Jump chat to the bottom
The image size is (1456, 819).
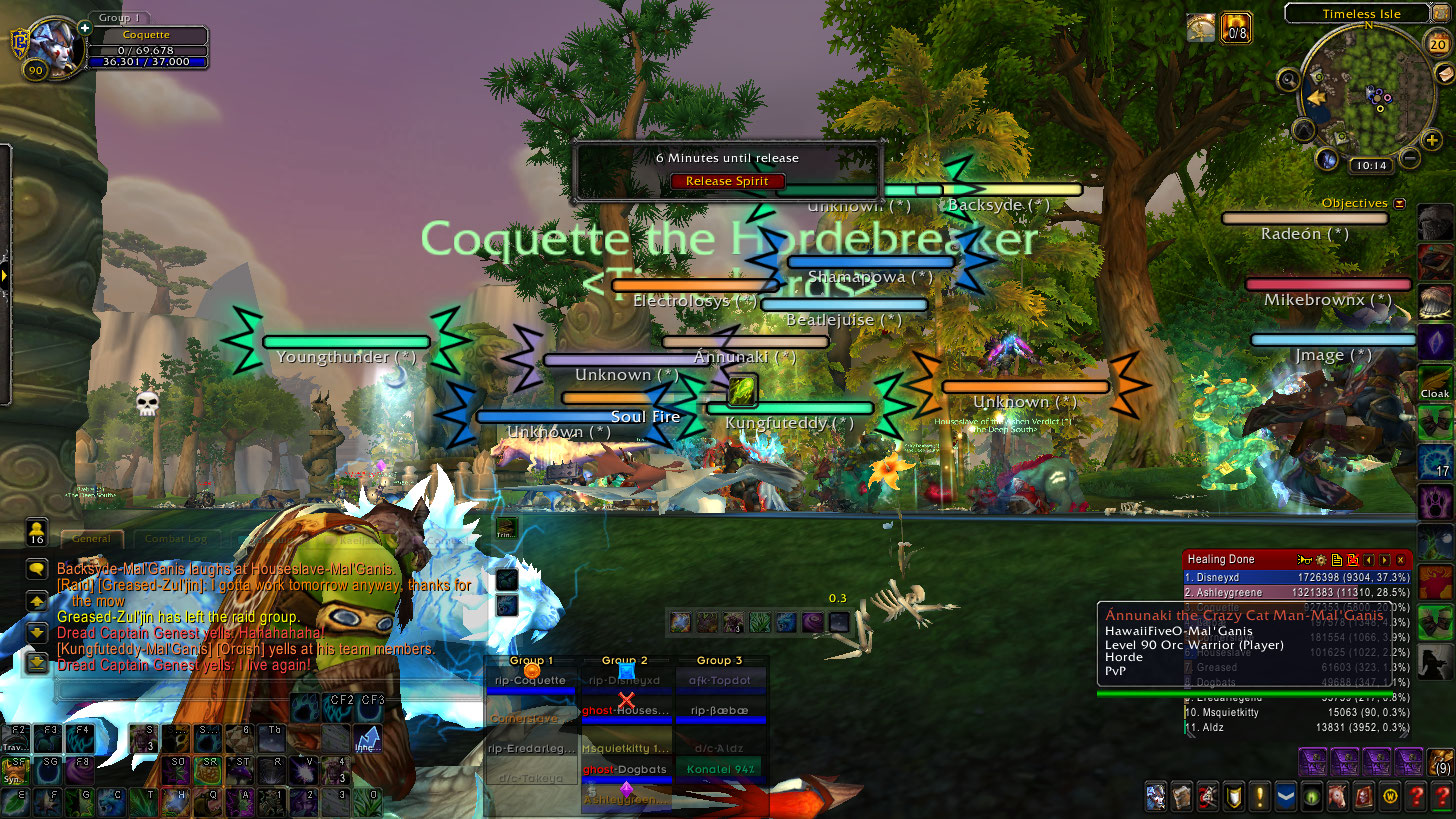pos(37,662)
